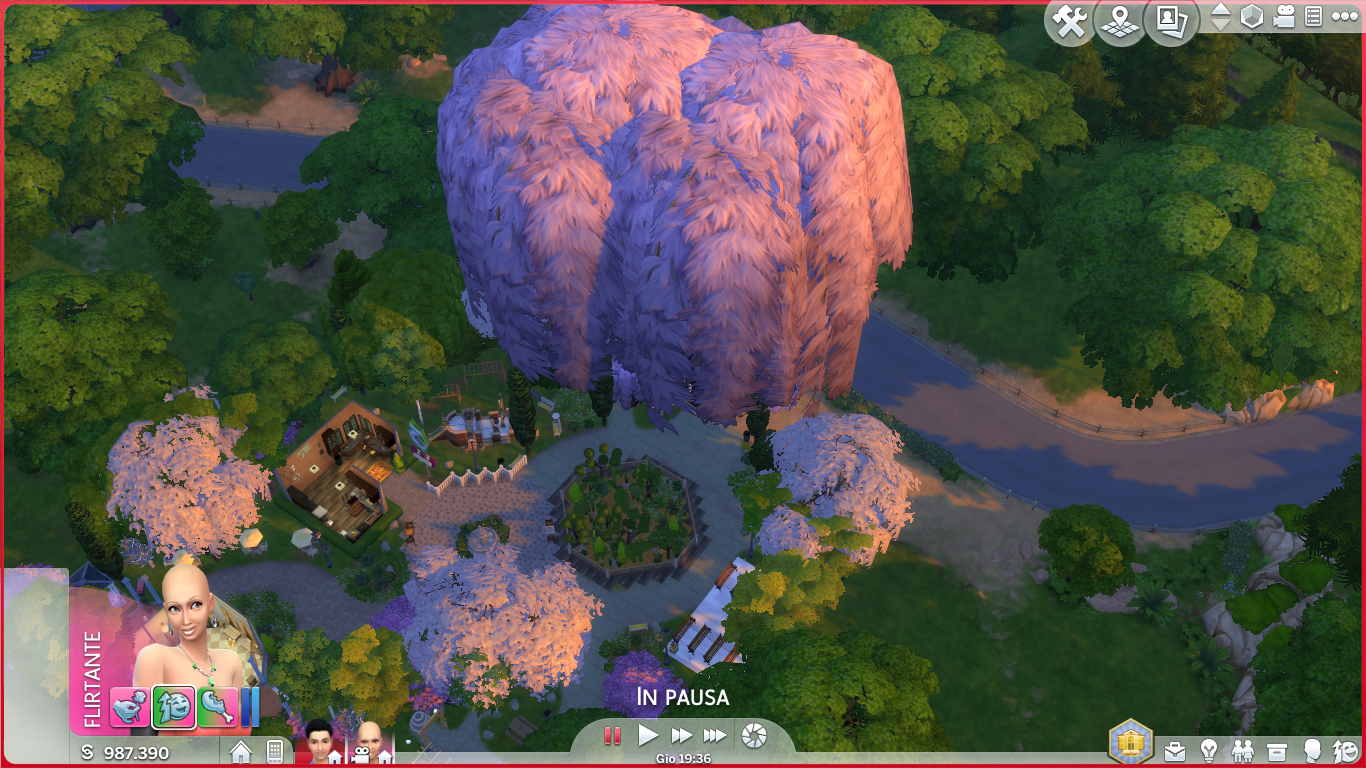
Task: Open the world map with the location pin icon
Action: pyautogui.click(x=1120, y=22)
